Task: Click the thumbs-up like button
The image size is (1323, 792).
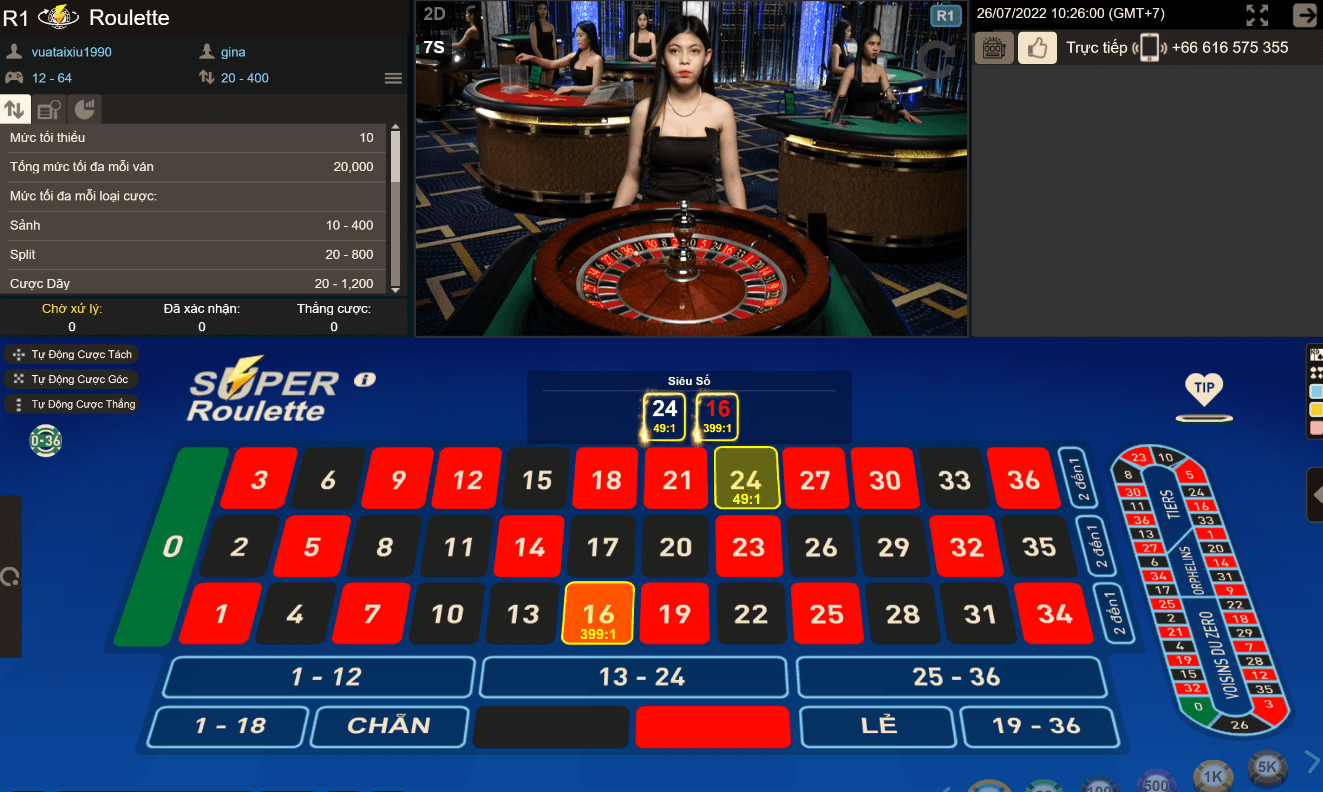Action: pyautogui.click(x=1037, y=48)
